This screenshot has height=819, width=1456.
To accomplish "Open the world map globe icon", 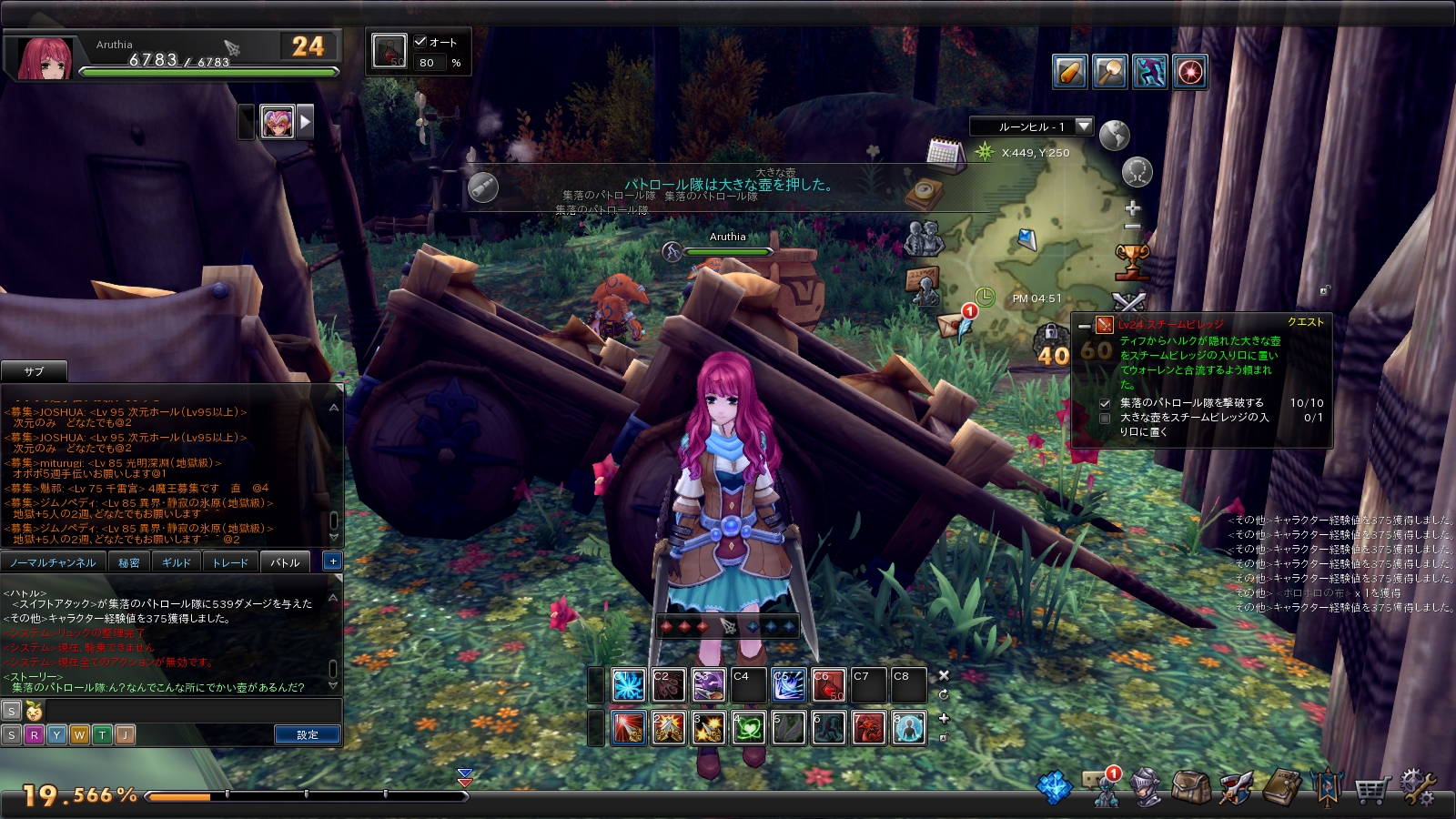I will click(x=1114, y=136).
